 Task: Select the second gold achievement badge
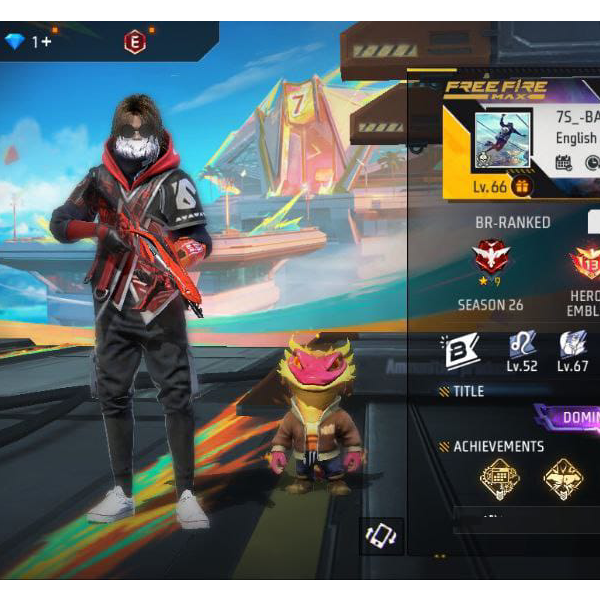tap(563, 479)
